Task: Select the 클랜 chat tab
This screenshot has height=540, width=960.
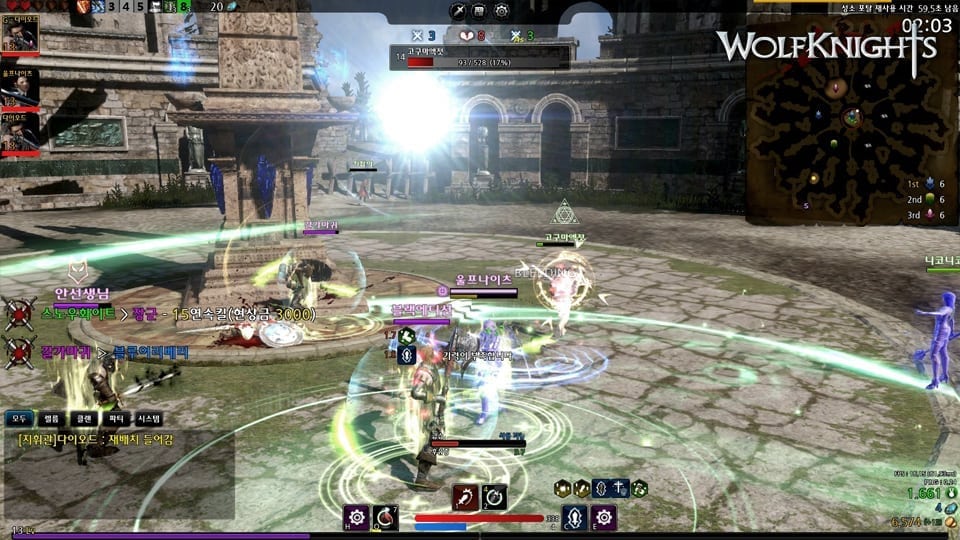Action: click(x=83, y=418)
